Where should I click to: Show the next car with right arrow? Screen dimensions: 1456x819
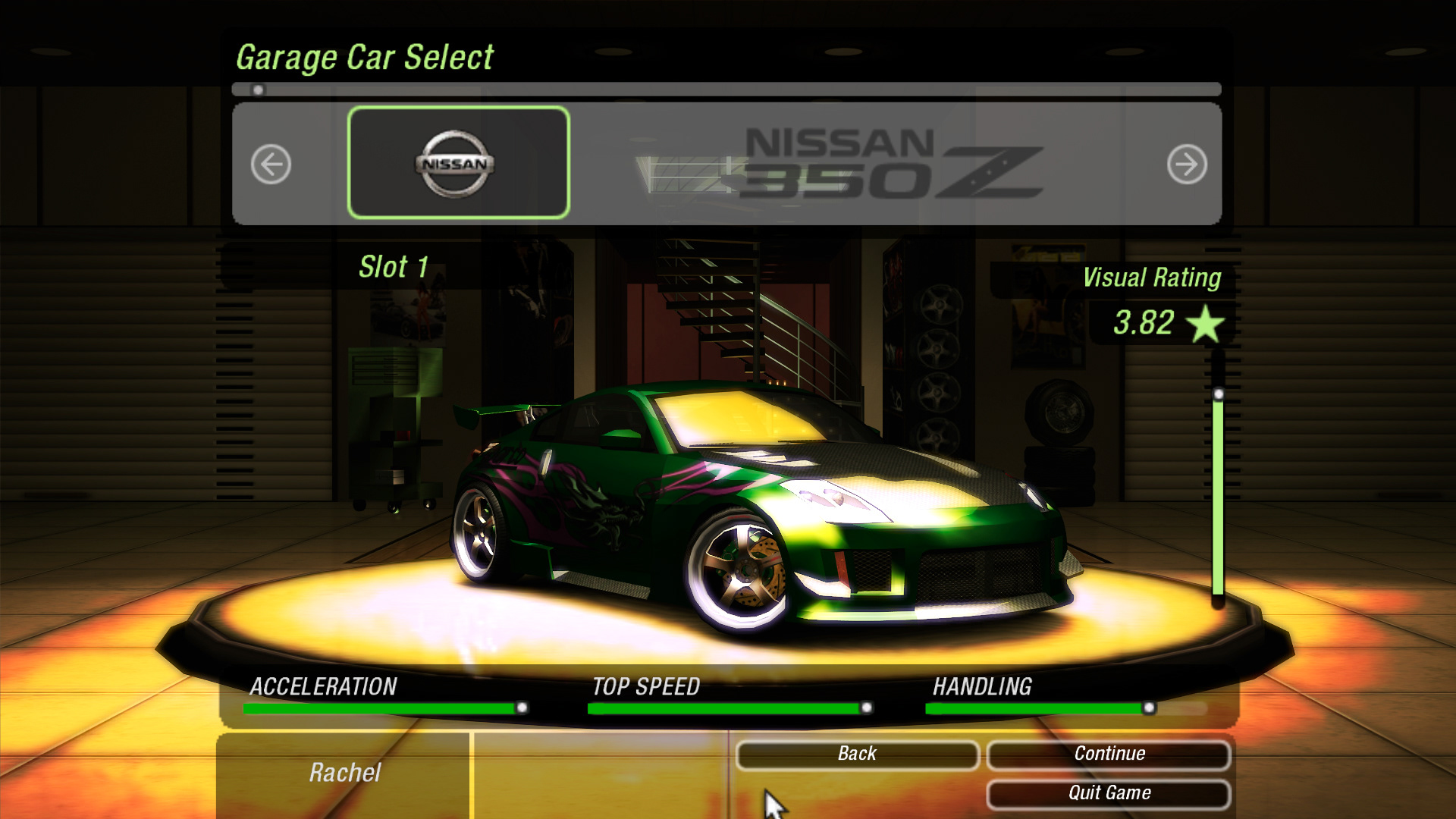[x=1187, y=164]
